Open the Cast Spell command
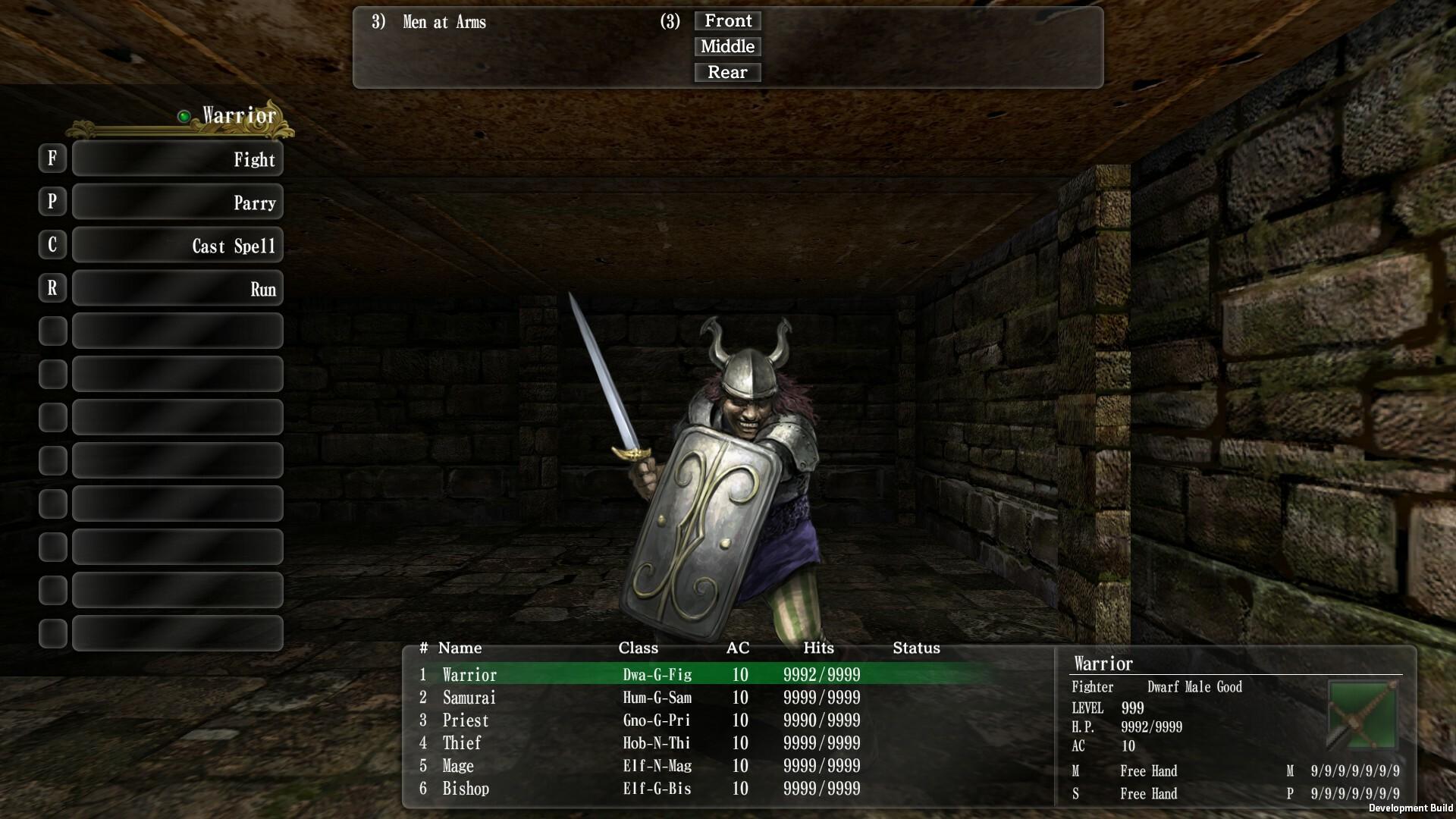Image resolution: width=1456 pixels, height=819 pixels. [177, 245]
